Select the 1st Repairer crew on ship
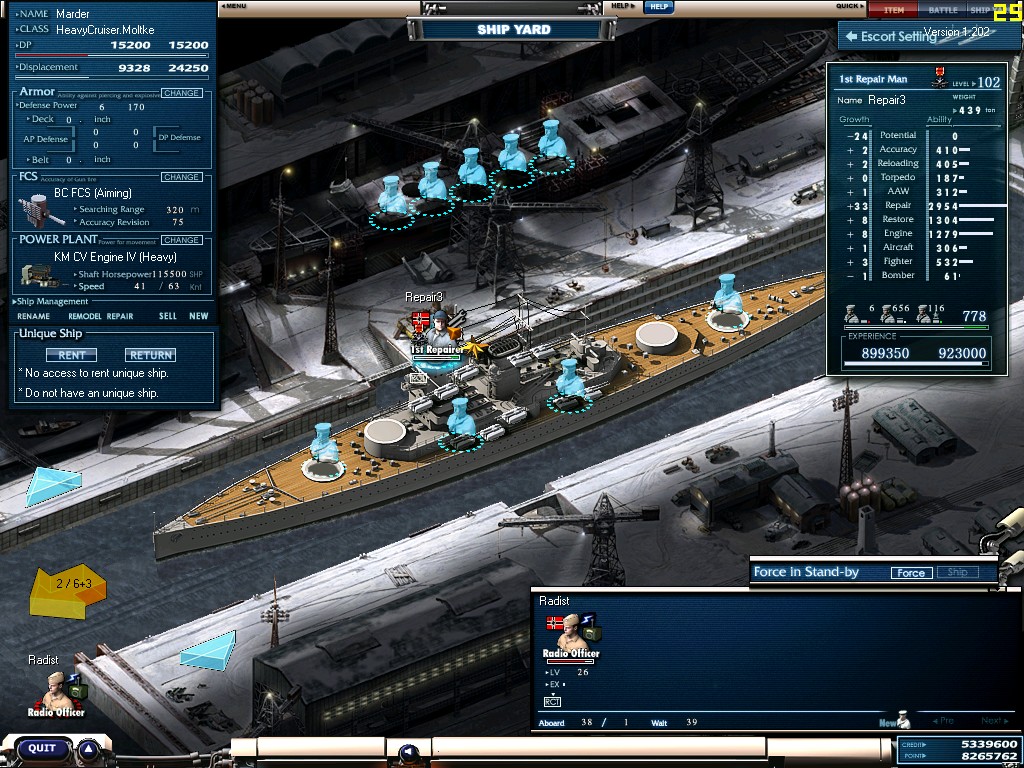Screen dimensions: 1024x768 pos(436,332)
